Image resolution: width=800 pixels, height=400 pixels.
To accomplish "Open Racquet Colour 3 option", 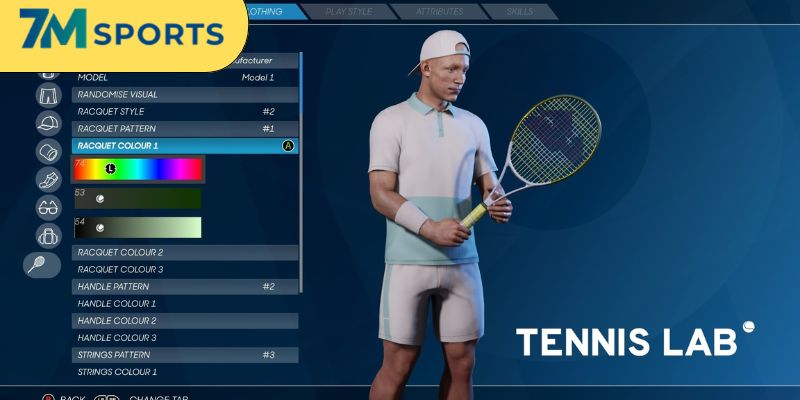I will click(185, 270).
